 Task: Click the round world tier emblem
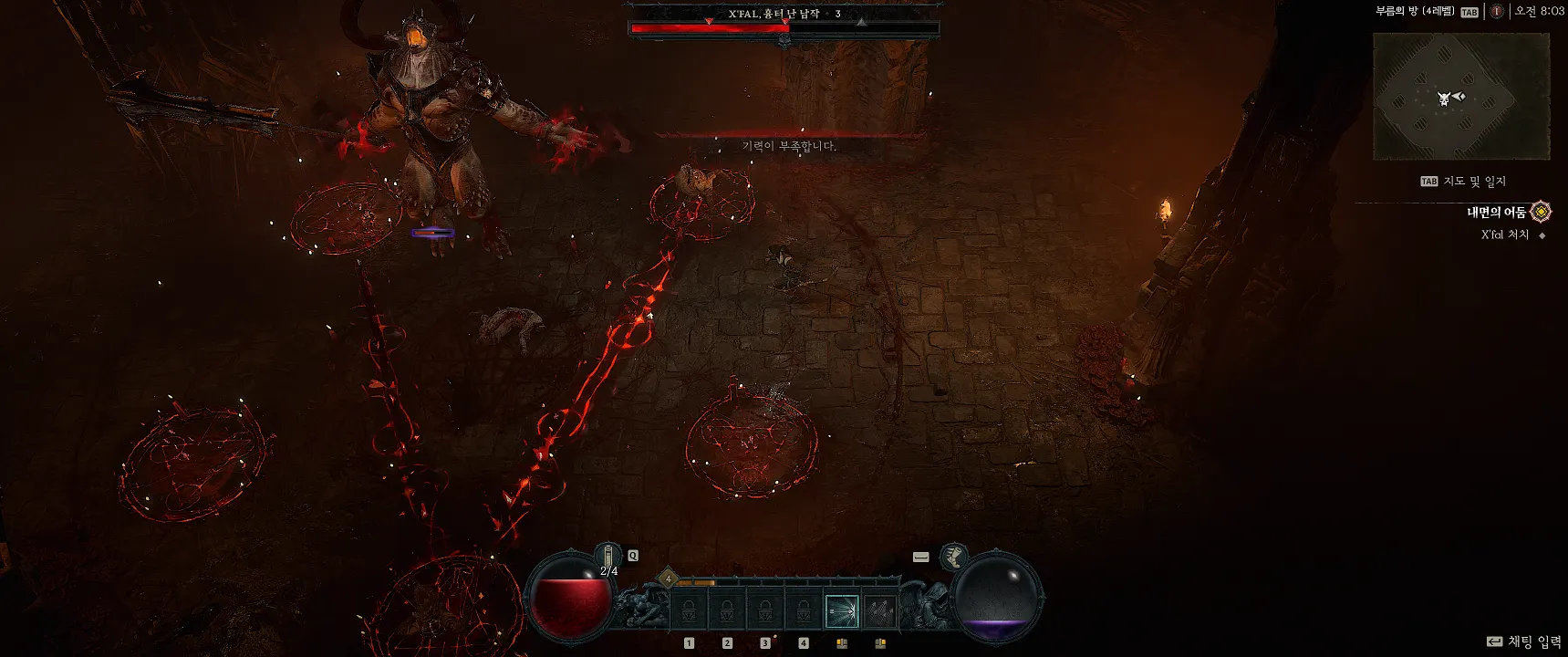coord(1496,12)
